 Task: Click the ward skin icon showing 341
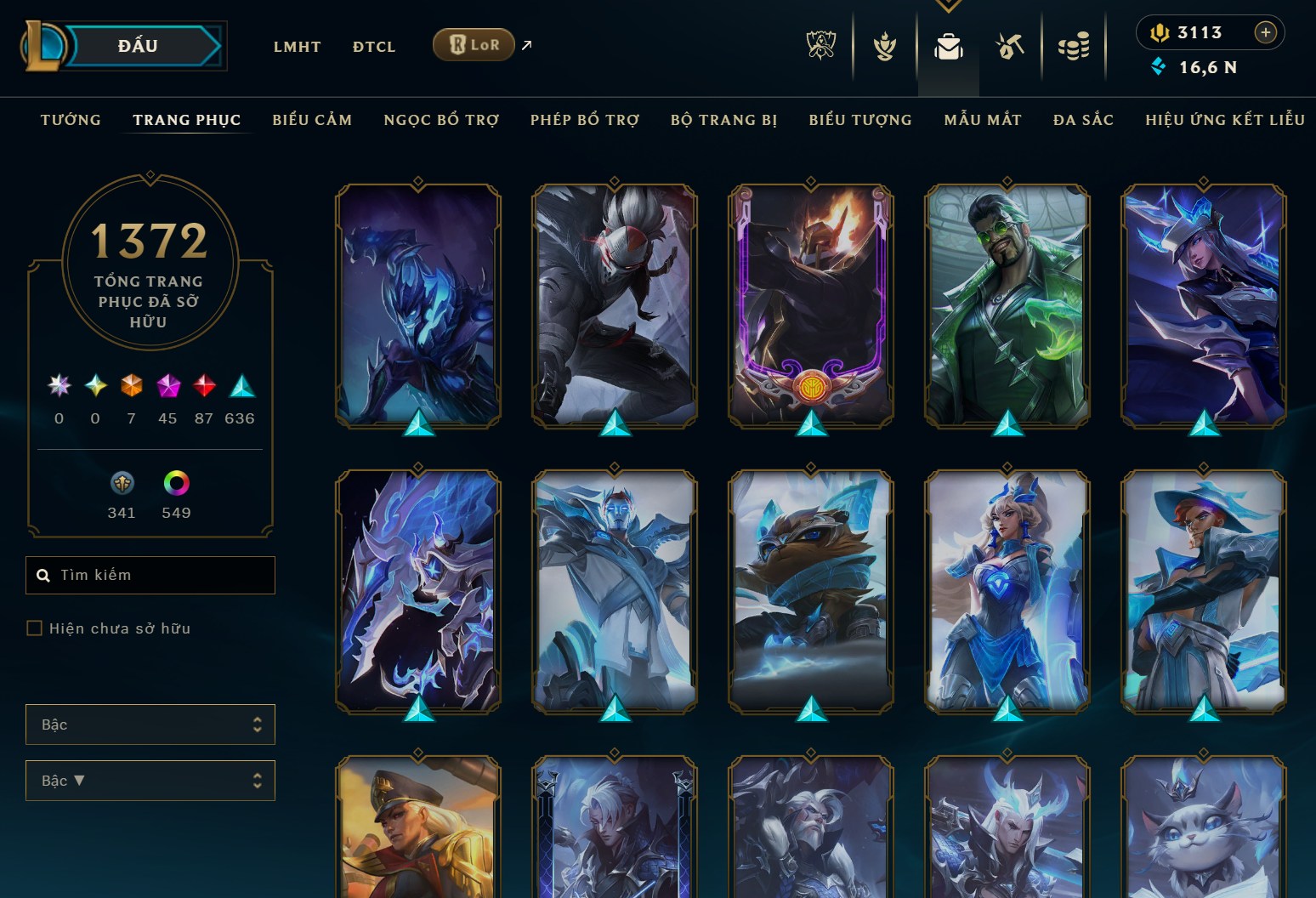click(x=122, y=482)
